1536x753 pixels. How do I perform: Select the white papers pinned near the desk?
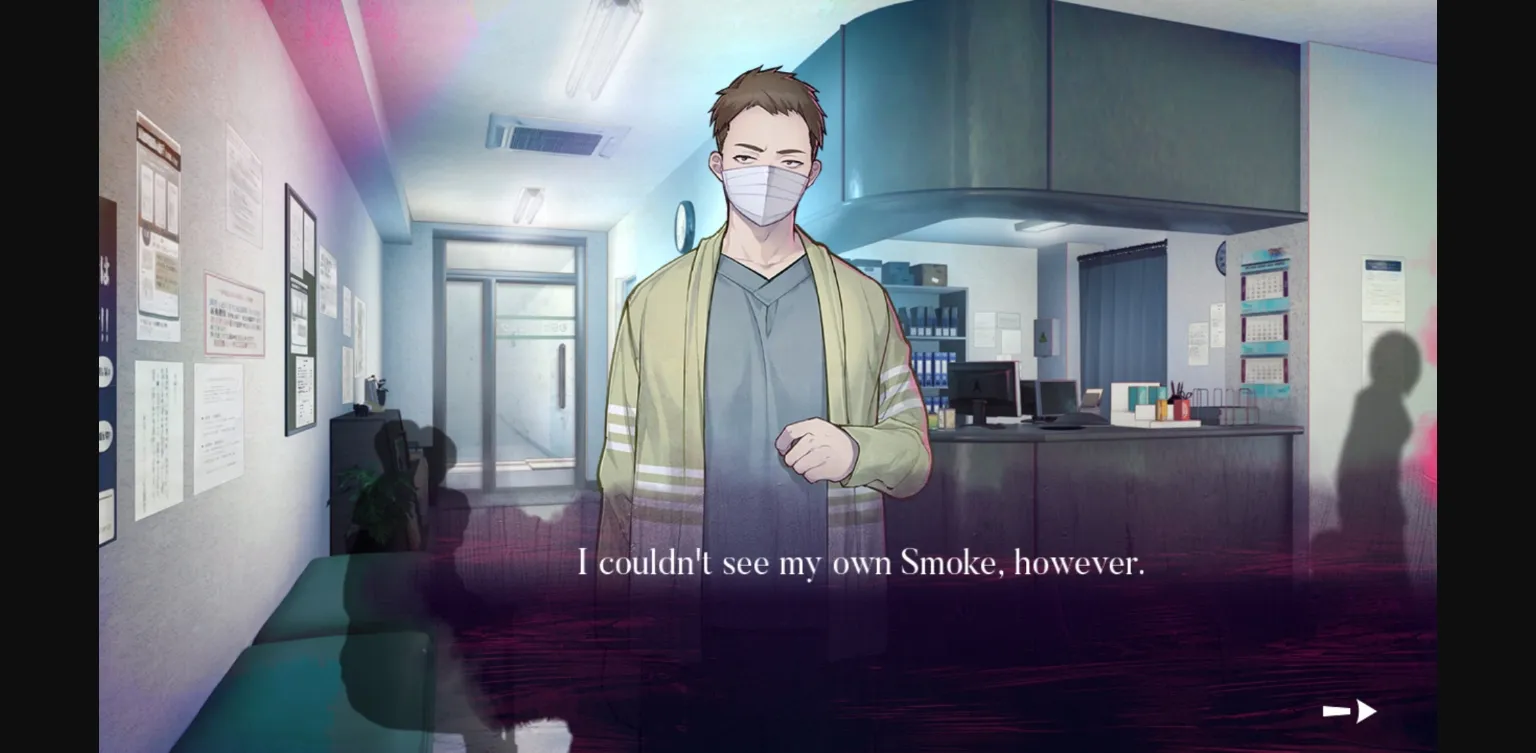pos(1198,345)
